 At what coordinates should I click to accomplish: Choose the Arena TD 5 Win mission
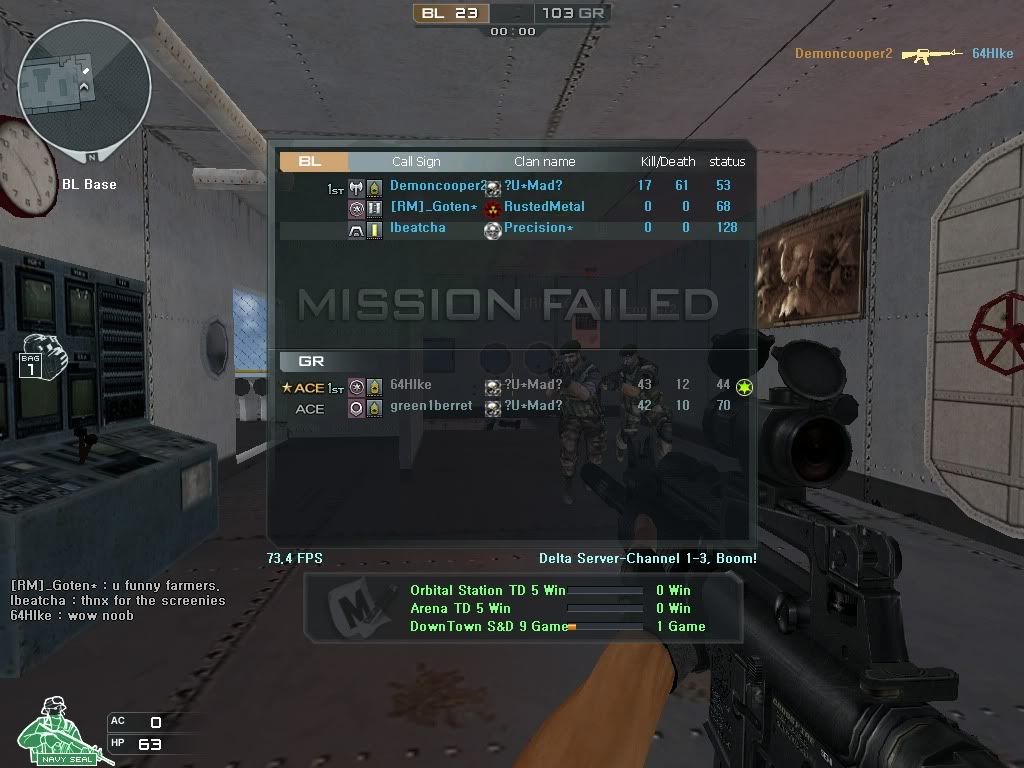[460, 608]
